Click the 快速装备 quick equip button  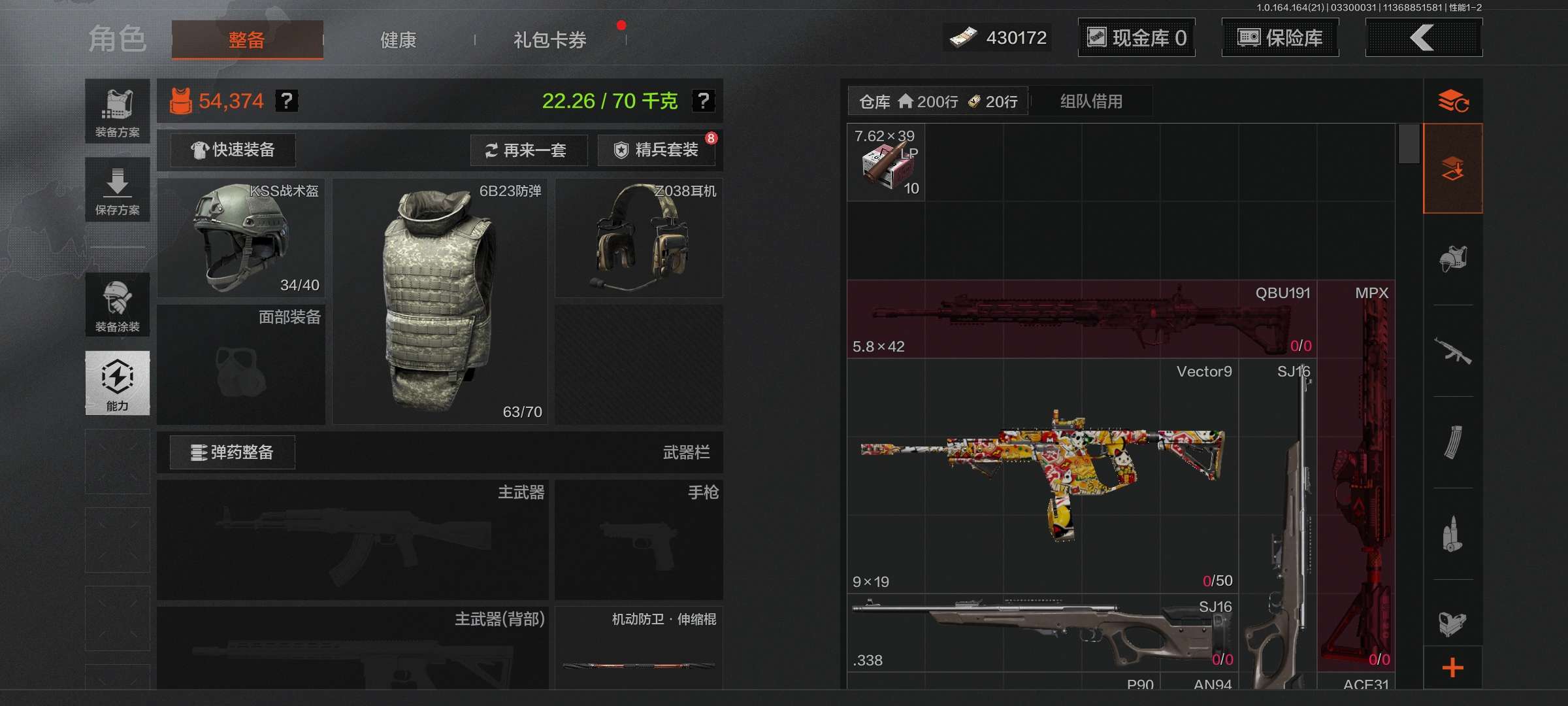233,150
